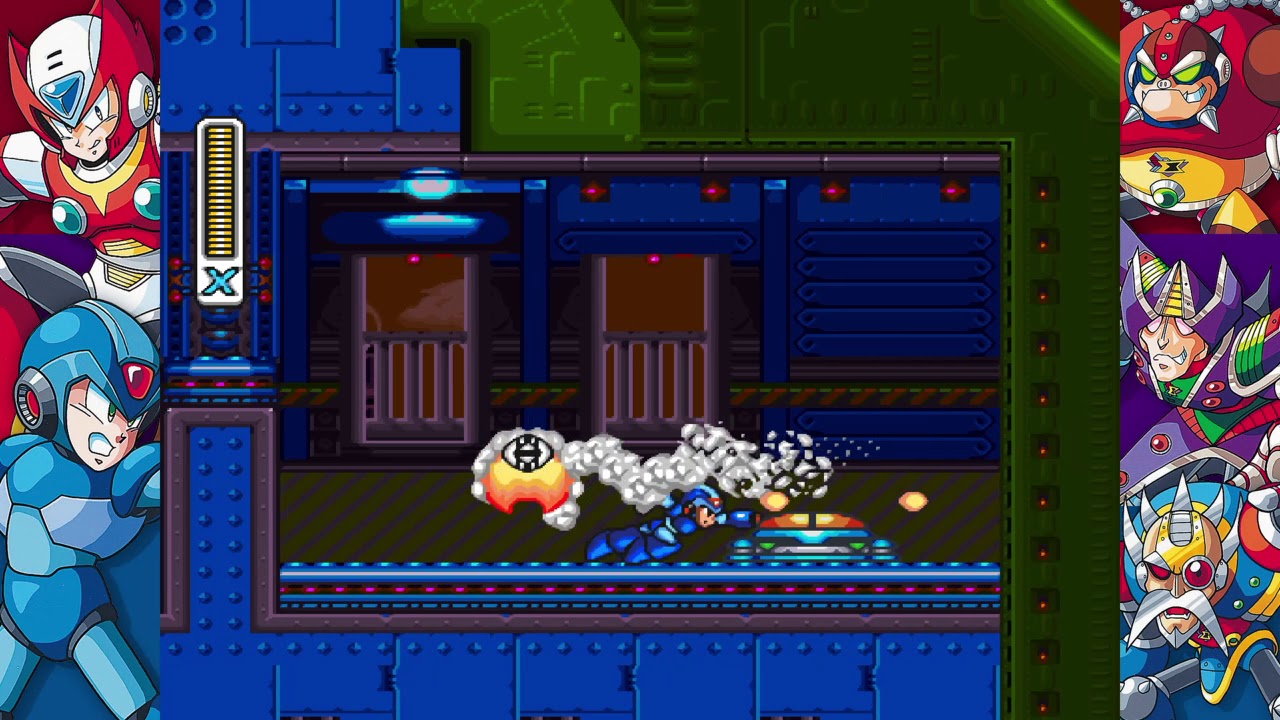Click the orange projectile near the right edge
The width and height of the screenshot is (1280, 720).
click(913, 501)
